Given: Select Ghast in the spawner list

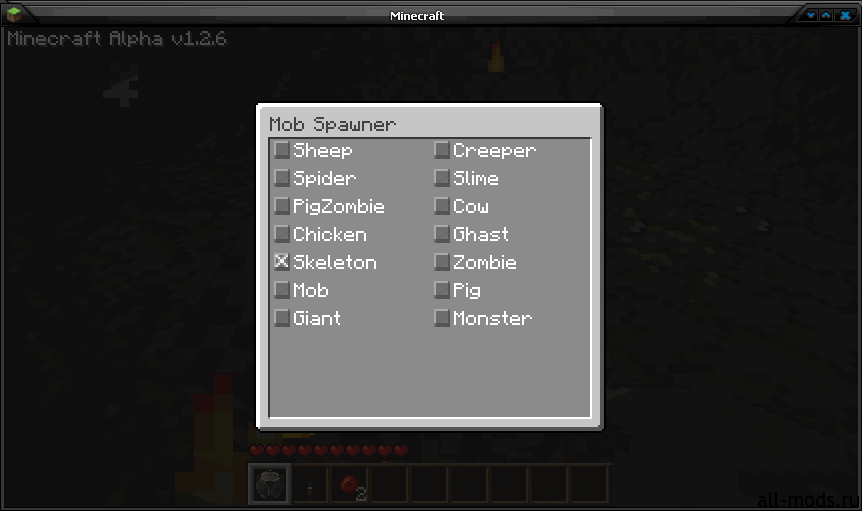Looking at the screenshot, I should (442, 234).
